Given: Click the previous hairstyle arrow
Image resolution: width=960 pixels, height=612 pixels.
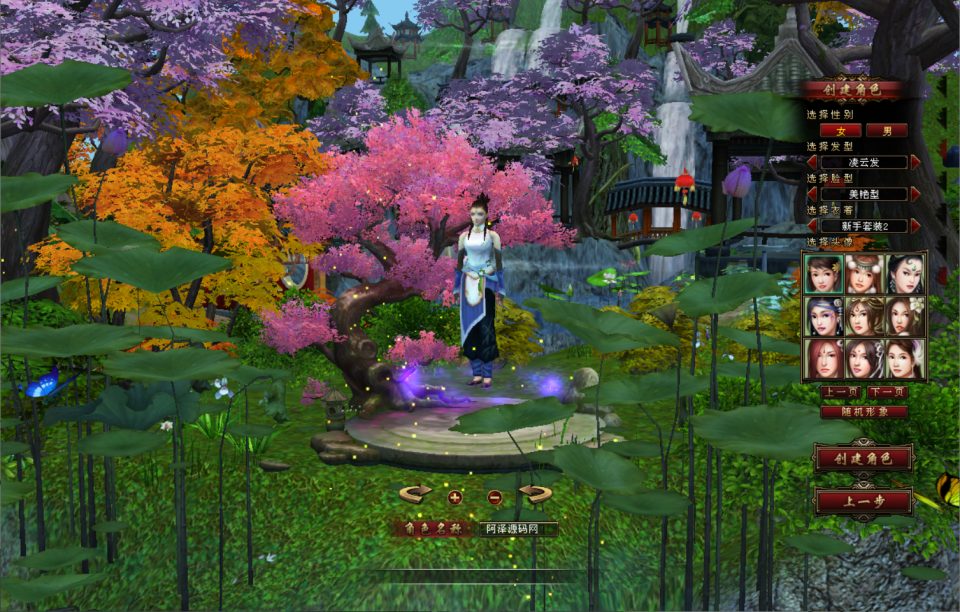Looking at the screenshot, I should (x=811, y=162).
